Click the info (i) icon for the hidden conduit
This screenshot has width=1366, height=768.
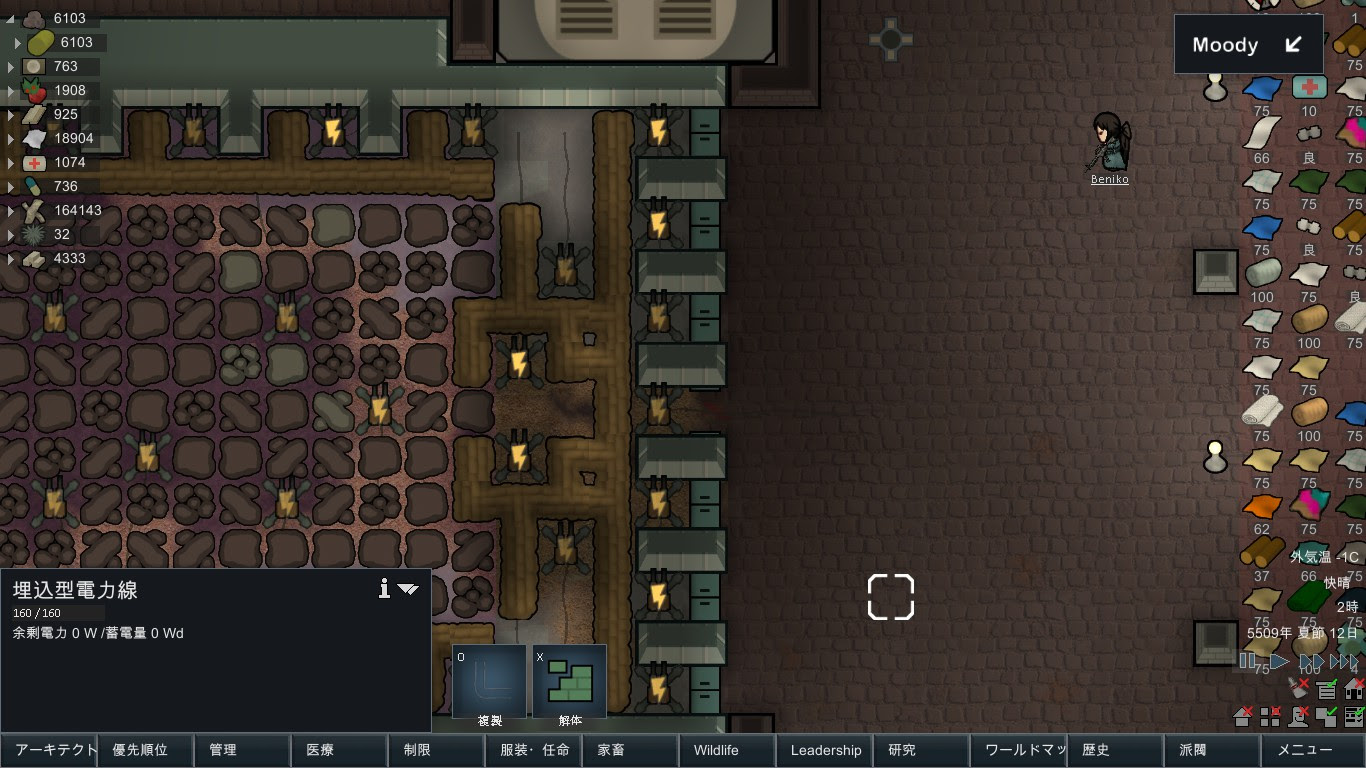(x=384, y=589)
